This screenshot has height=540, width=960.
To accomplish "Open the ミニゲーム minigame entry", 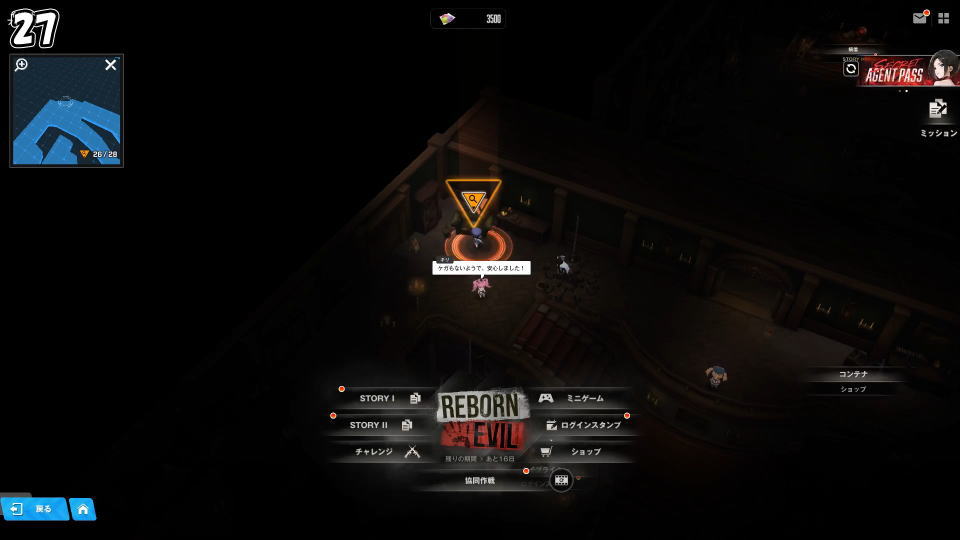I will pos(577,398).
